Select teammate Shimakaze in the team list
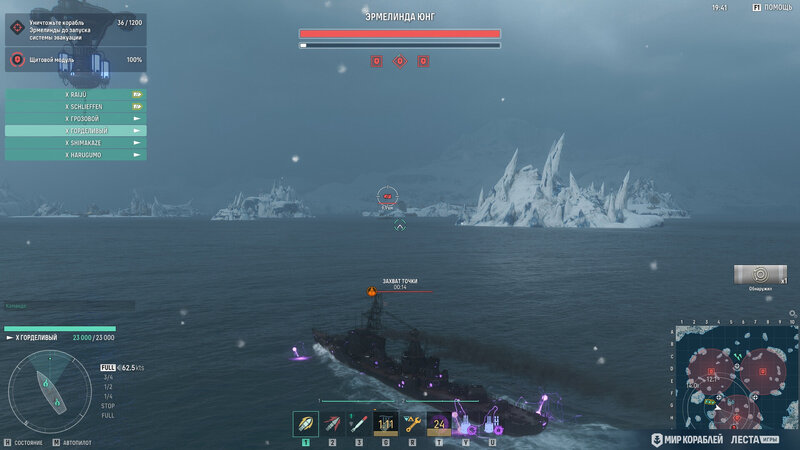The width and height of the screenshot is (800, 450). (x=76, y=143)
